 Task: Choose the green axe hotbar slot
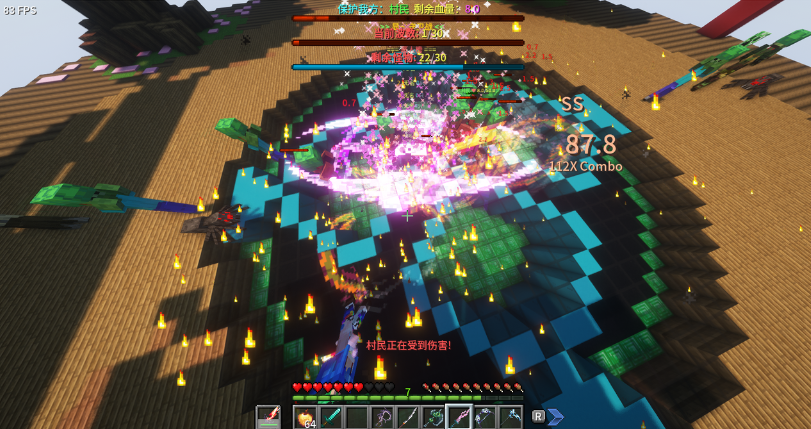point(433,417)
